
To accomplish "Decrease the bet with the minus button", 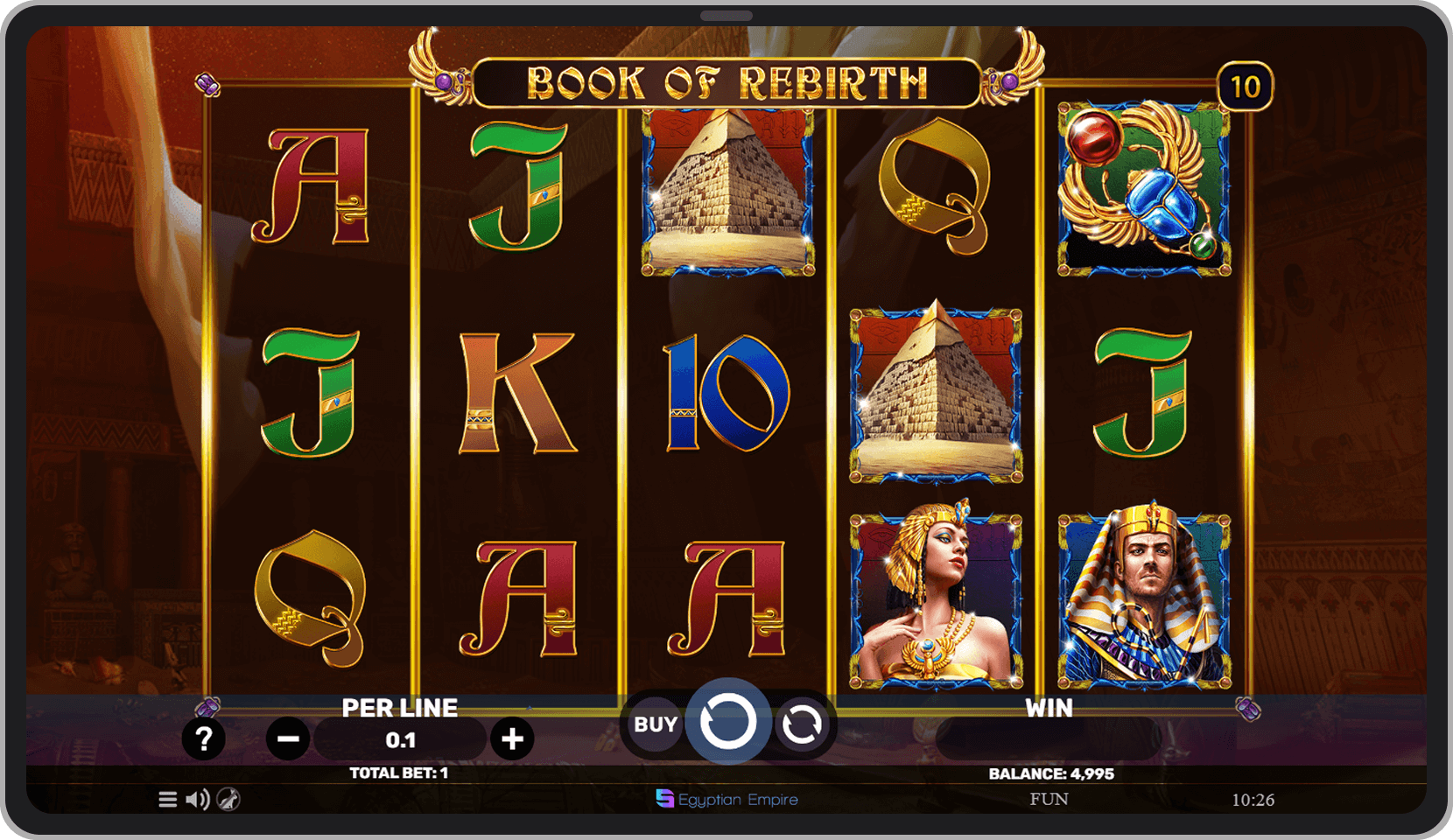I will coord(288,738).
